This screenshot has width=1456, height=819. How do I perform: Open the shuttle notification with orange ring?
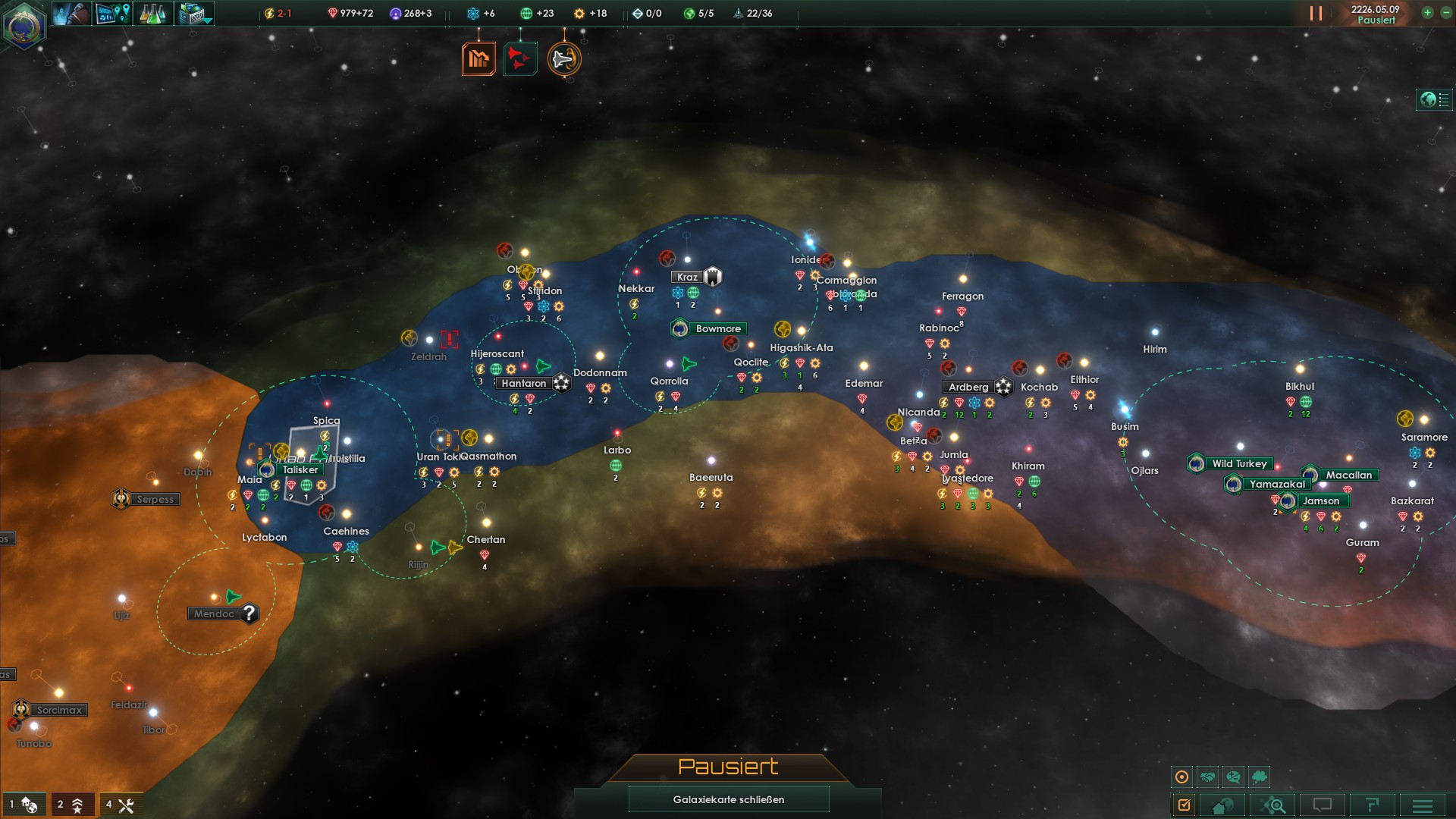564,58
